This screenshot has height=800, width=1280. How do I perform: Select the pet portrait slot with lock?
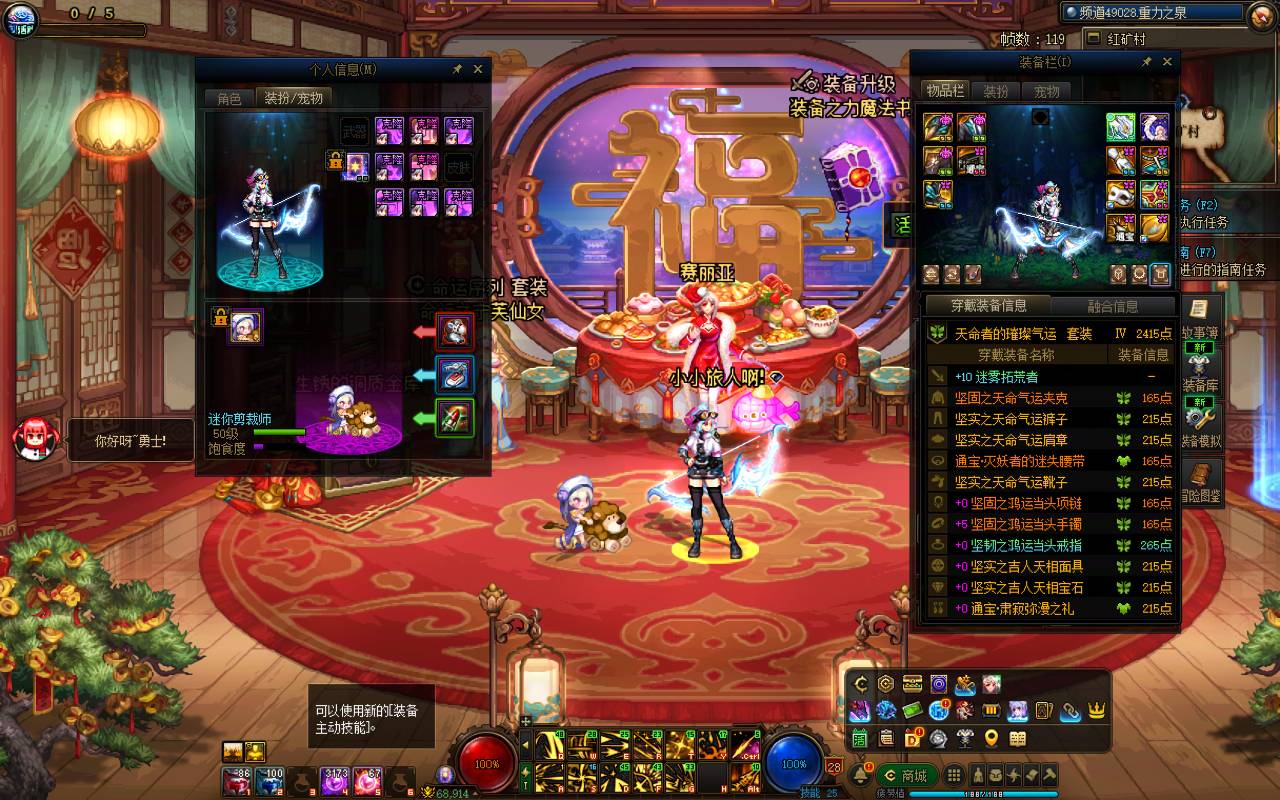246,326
